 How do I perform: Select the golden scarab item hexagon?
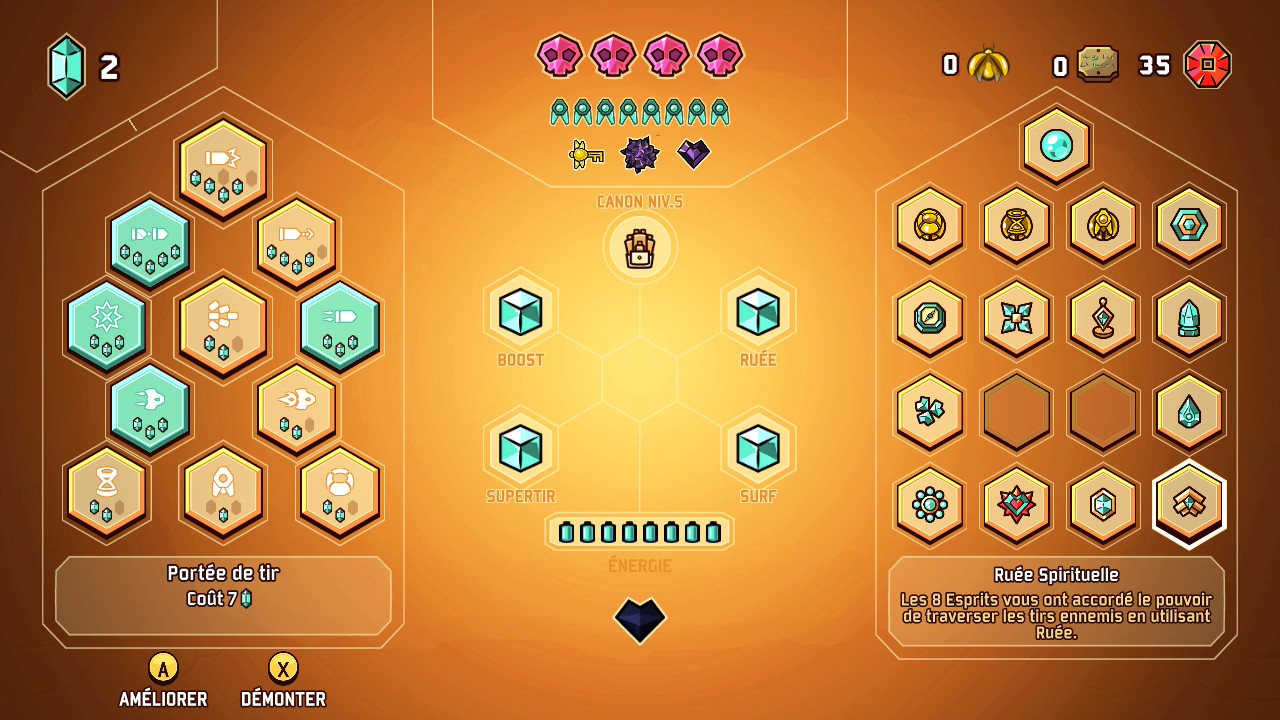coord(930,225)
